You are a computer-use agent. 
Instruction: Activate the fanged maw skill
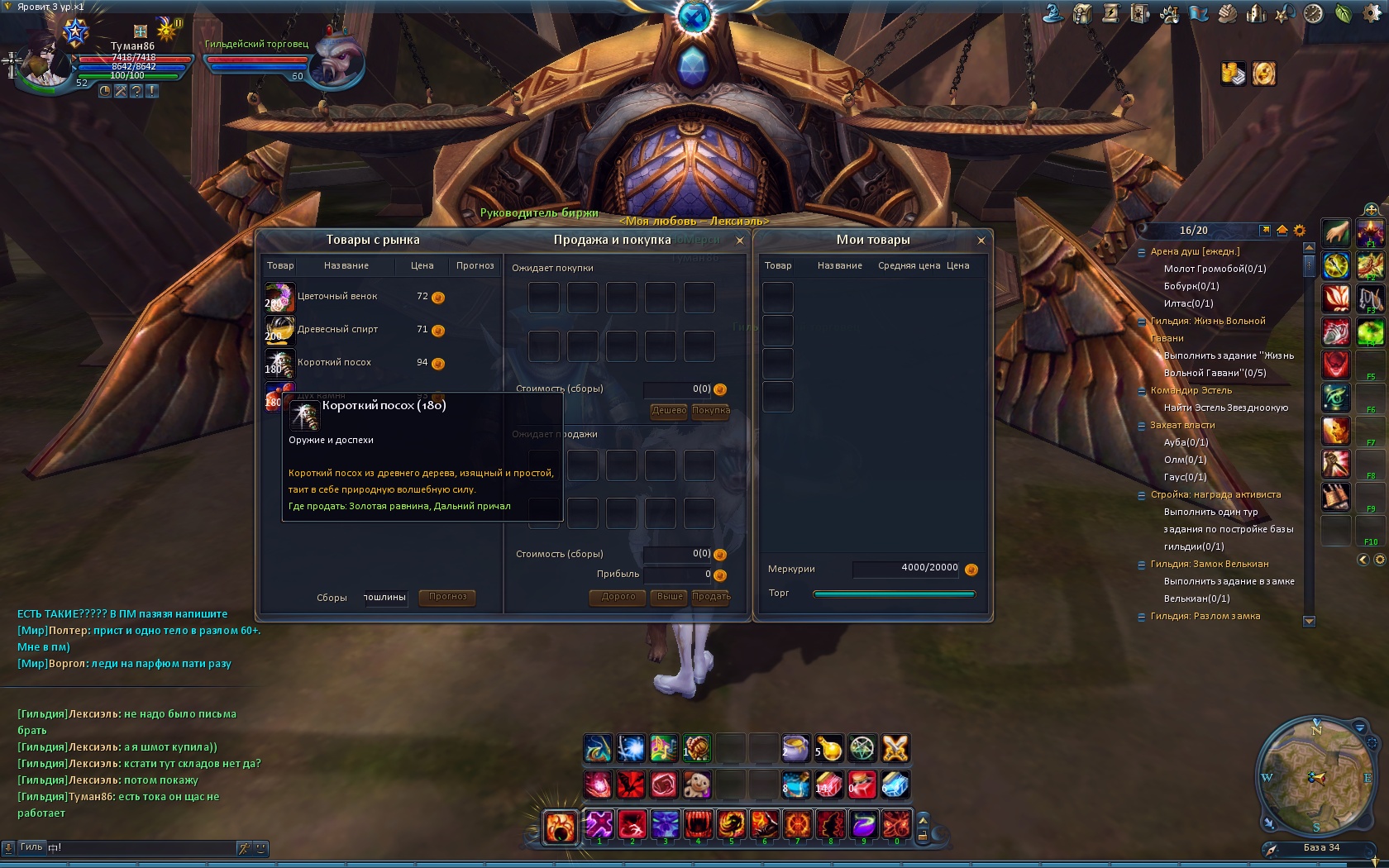click(x=698, y=825)
